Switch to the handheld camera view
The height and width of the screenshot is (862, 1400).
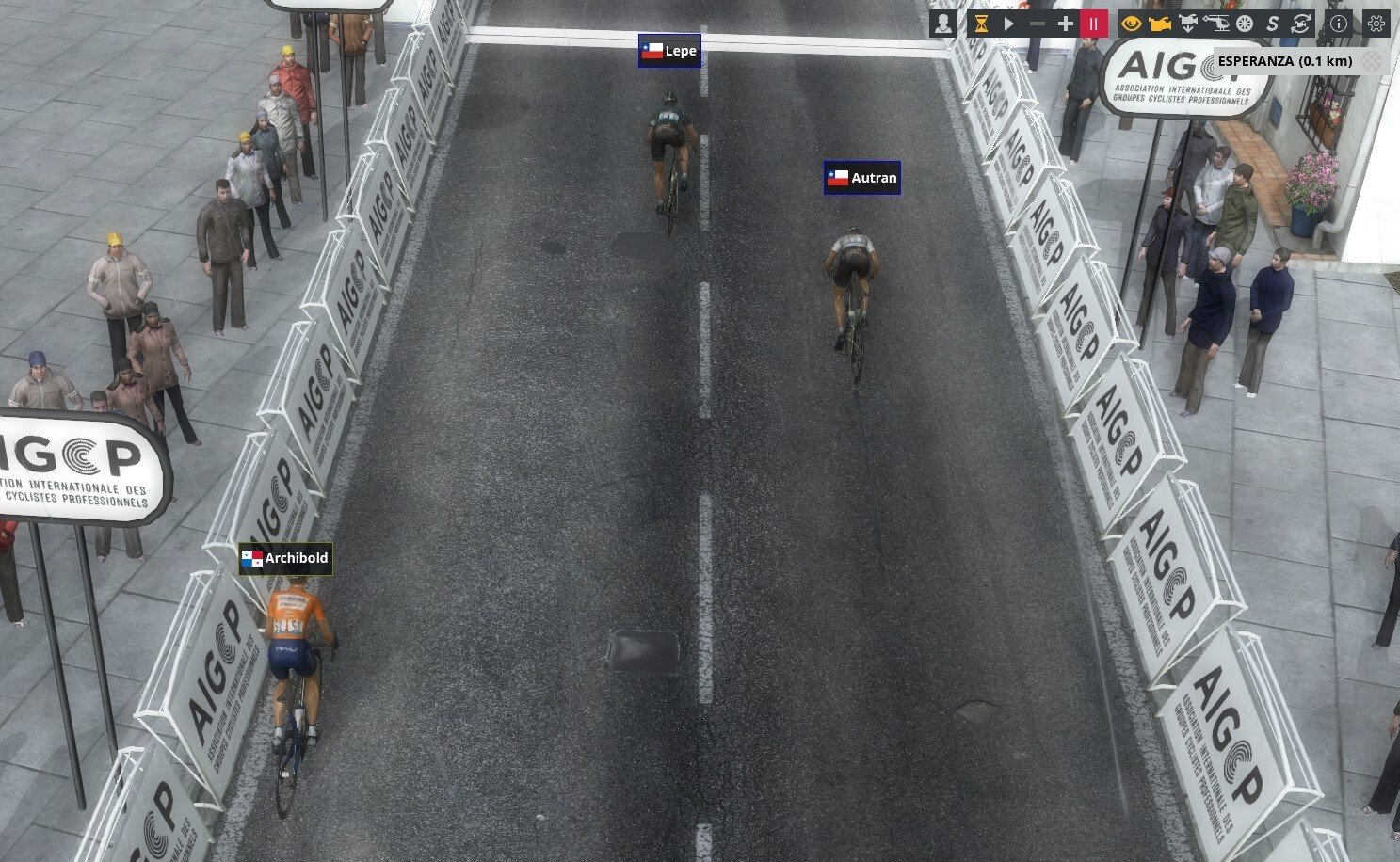coord(1159,24)
